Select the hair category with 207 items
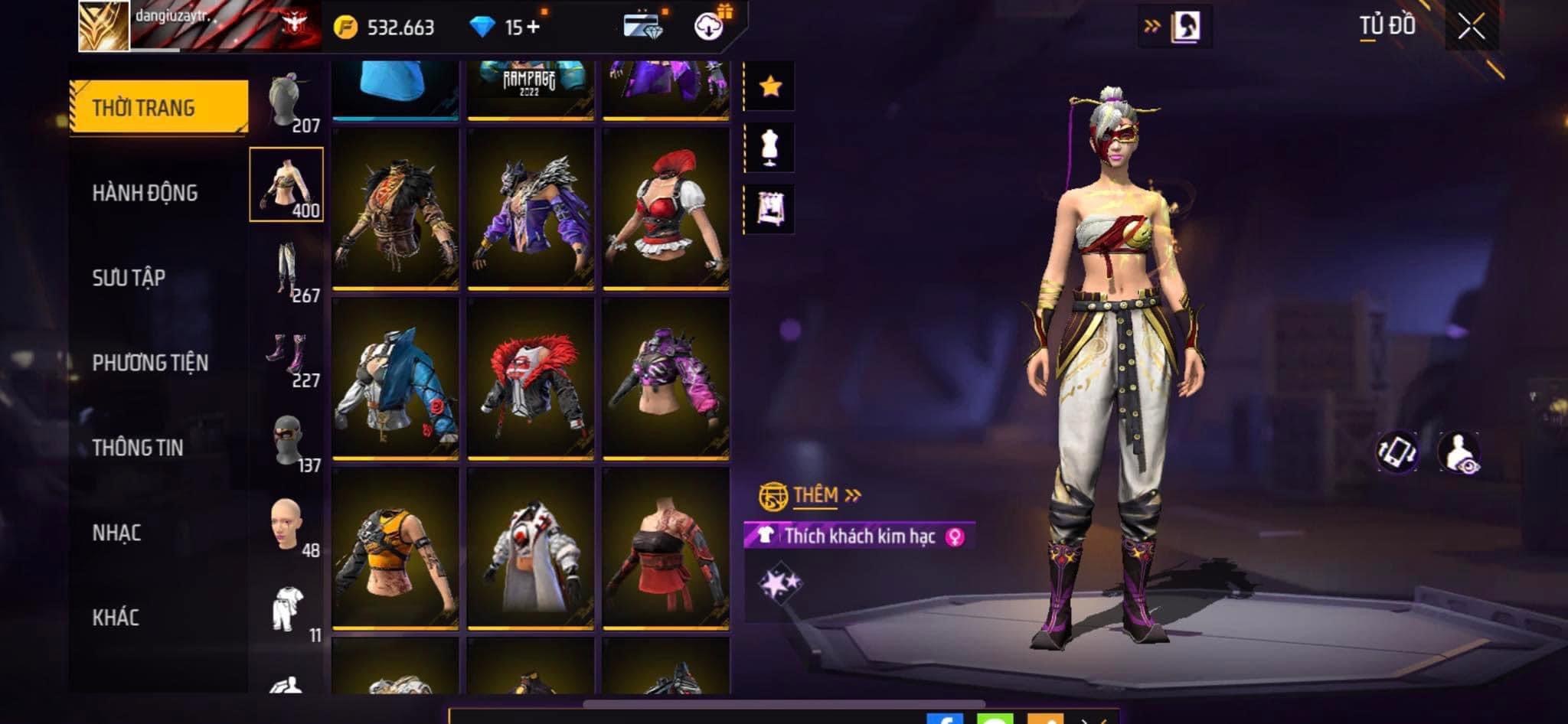This screenshot has width=1568, height=724. [x=287, y=103]
